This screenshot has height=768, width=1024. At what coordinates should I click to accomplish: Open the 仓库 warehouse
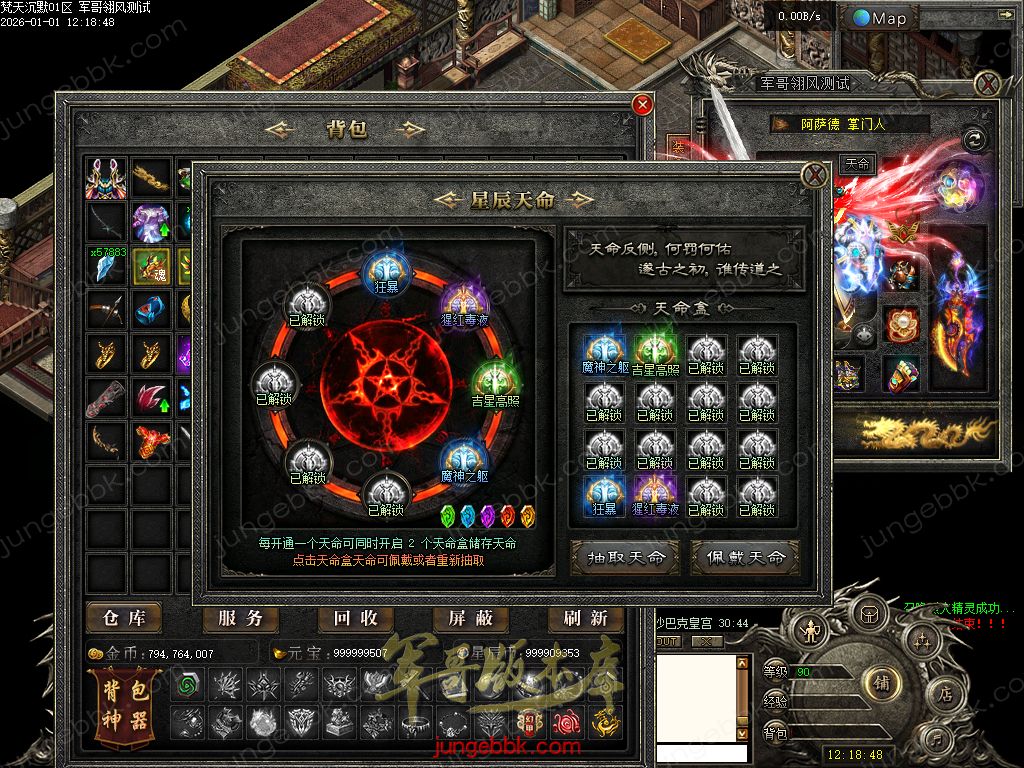(x=124, y=619)
